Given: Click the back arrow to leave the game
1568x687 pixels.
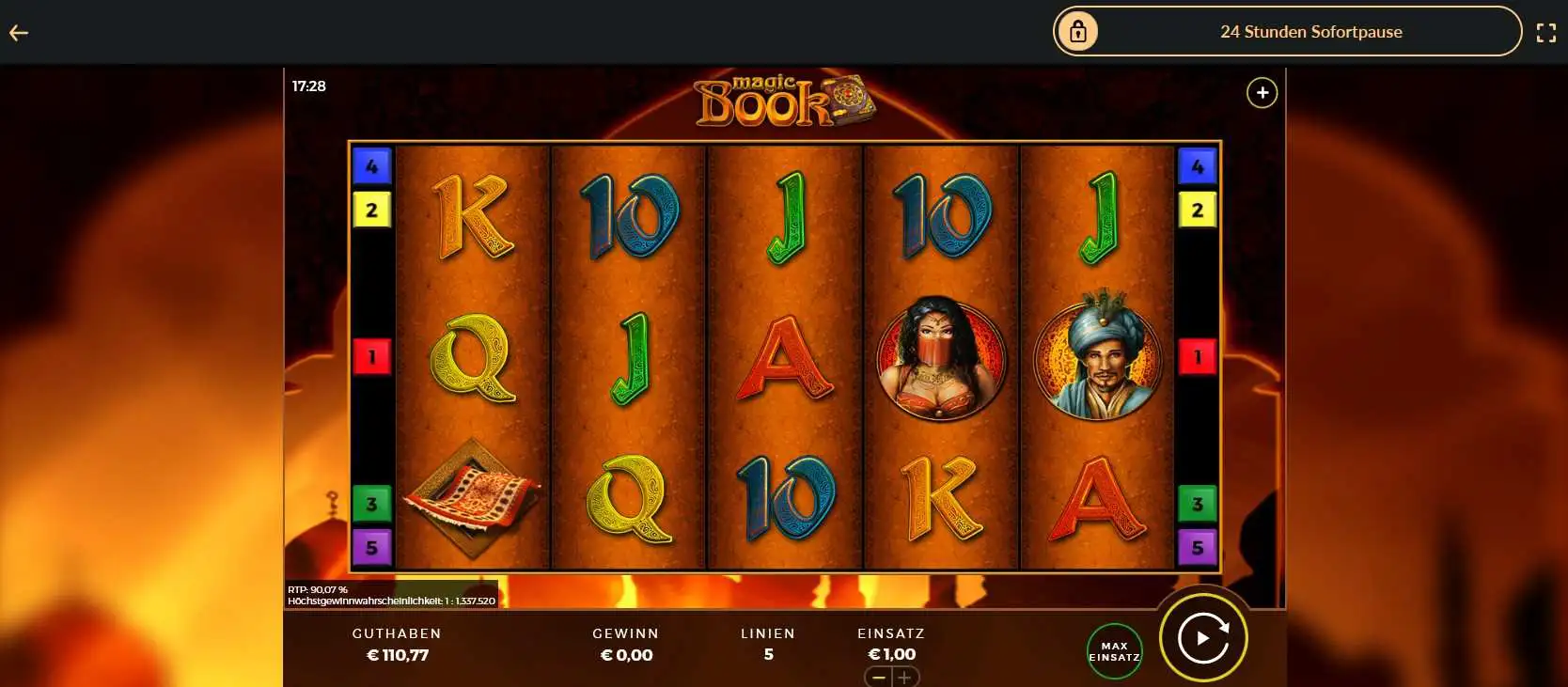Looking at the screenshot, I should (19, 31).
